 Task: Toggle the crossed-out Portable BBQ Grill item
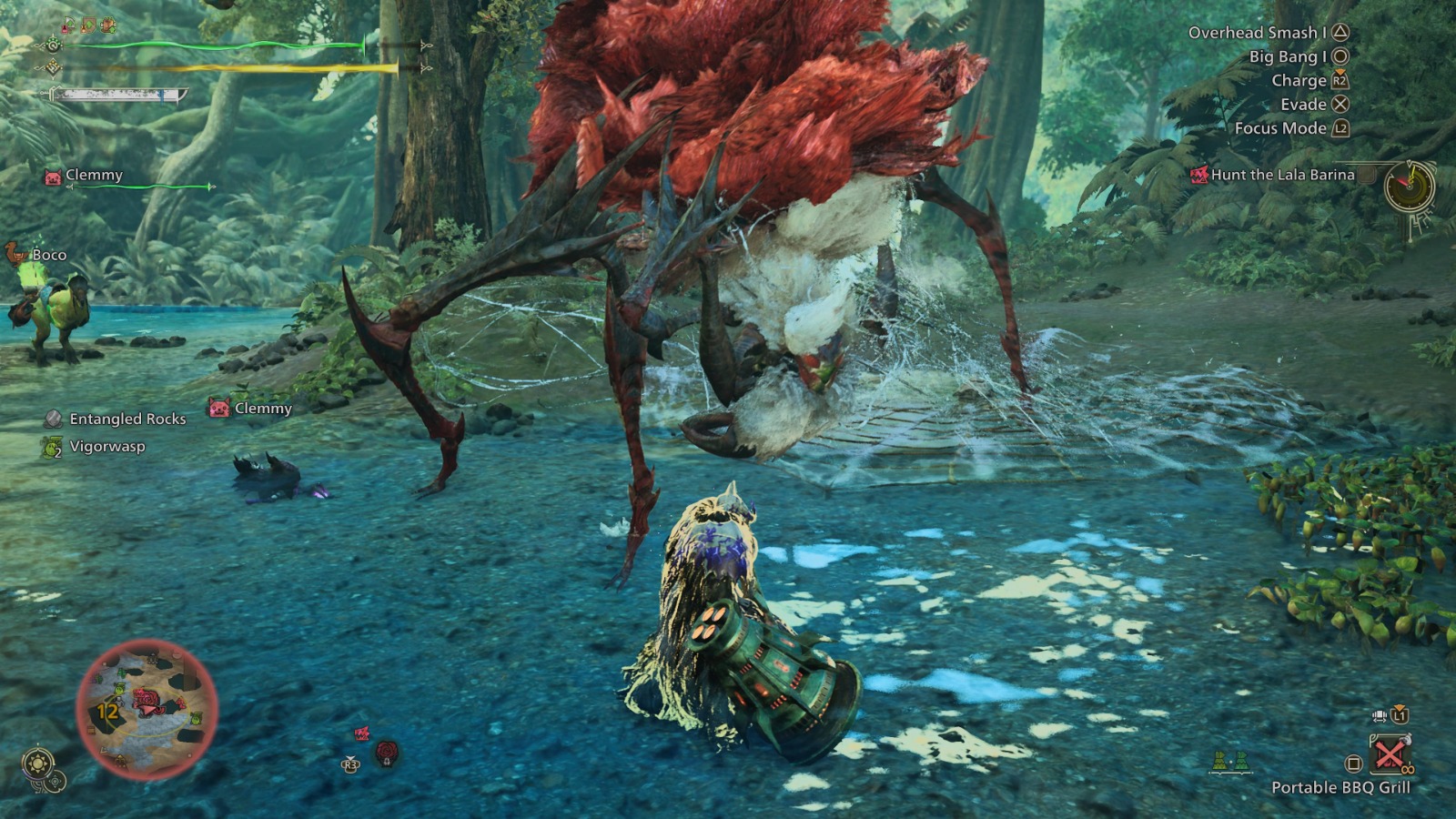click(x=1390, y=753)
